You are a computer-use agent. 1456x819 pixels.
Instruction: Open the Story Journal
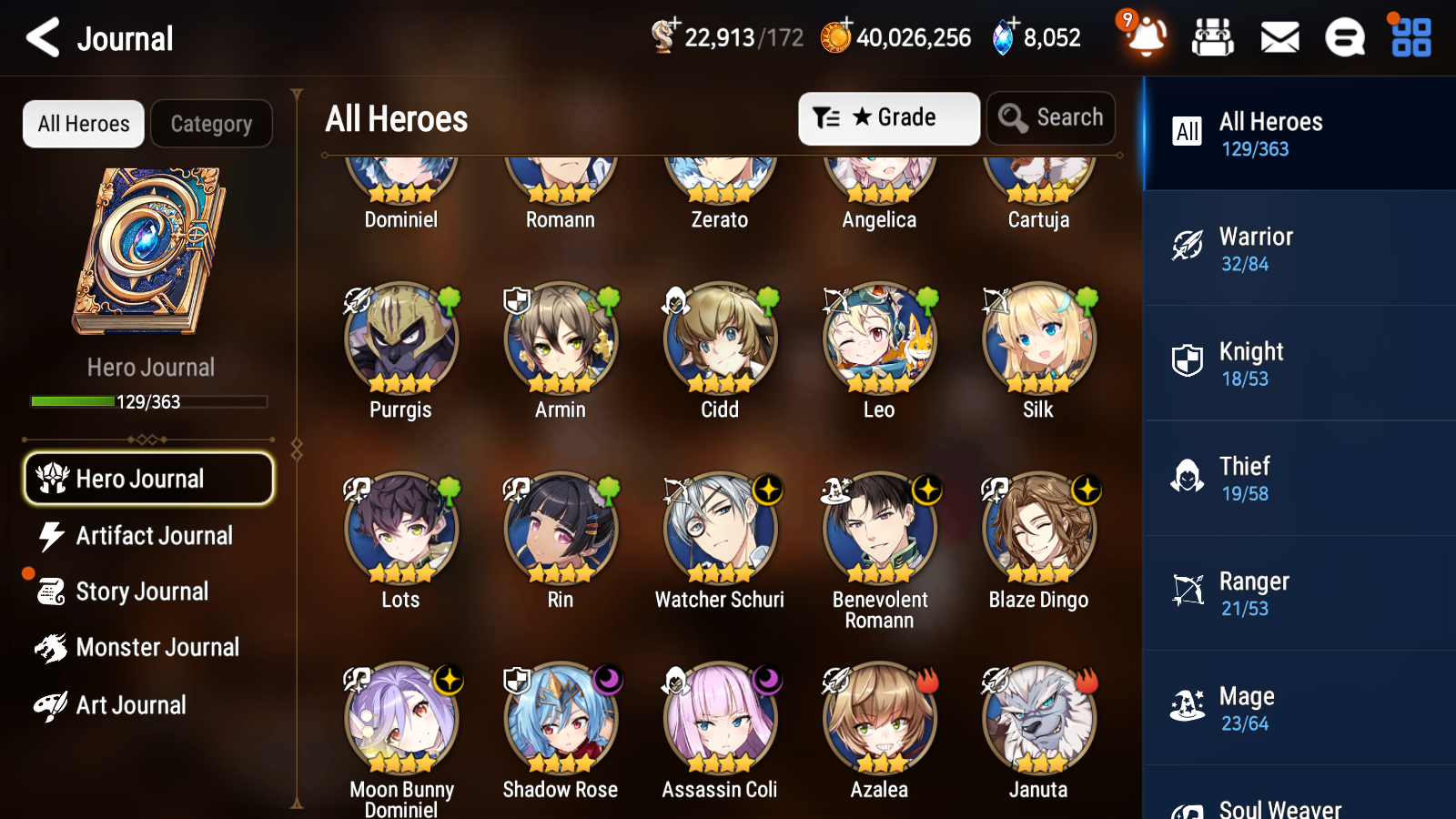coord(143,591)
